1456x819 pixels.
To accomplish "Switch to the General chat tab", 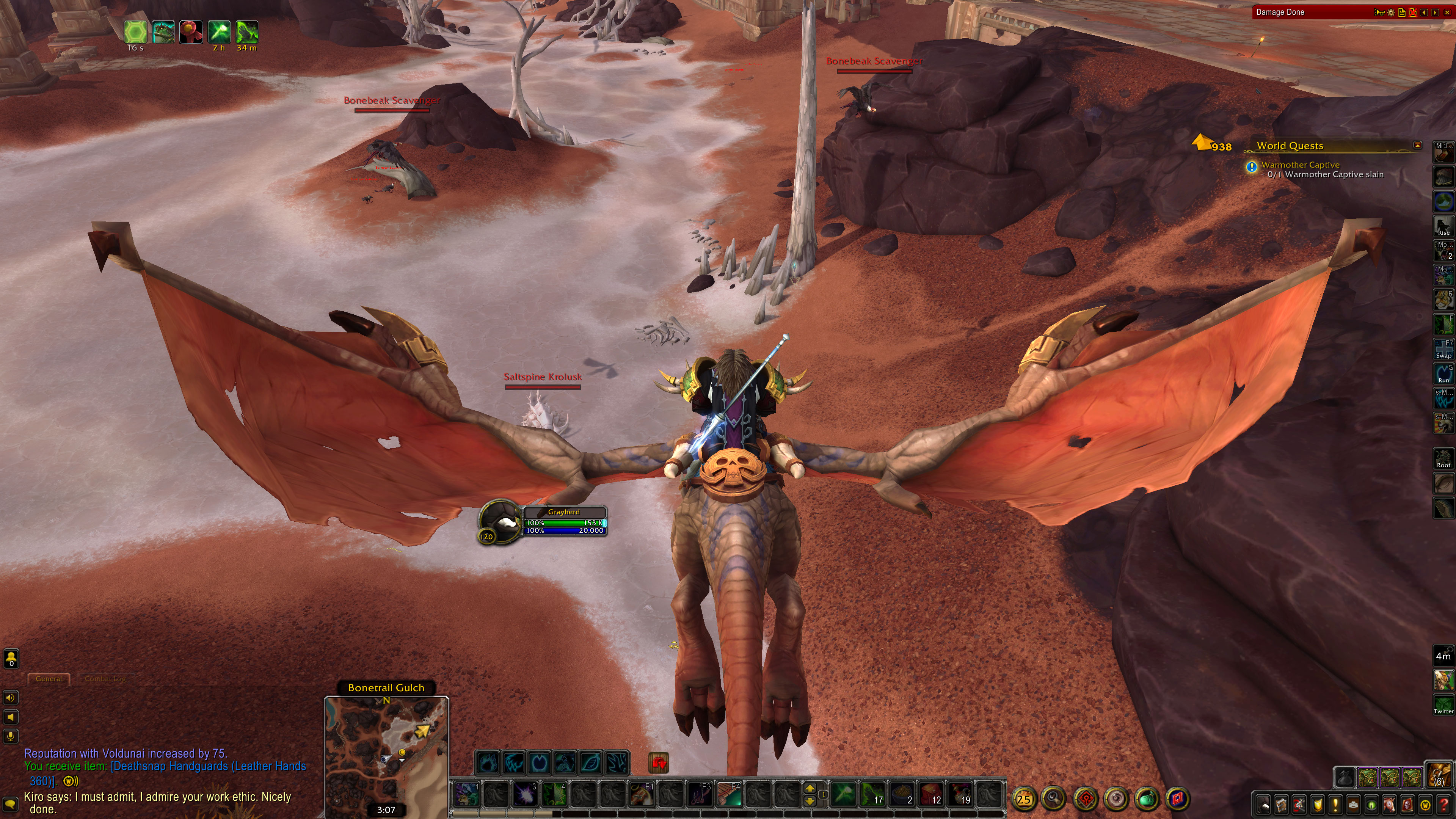I will tap(49, 679).
